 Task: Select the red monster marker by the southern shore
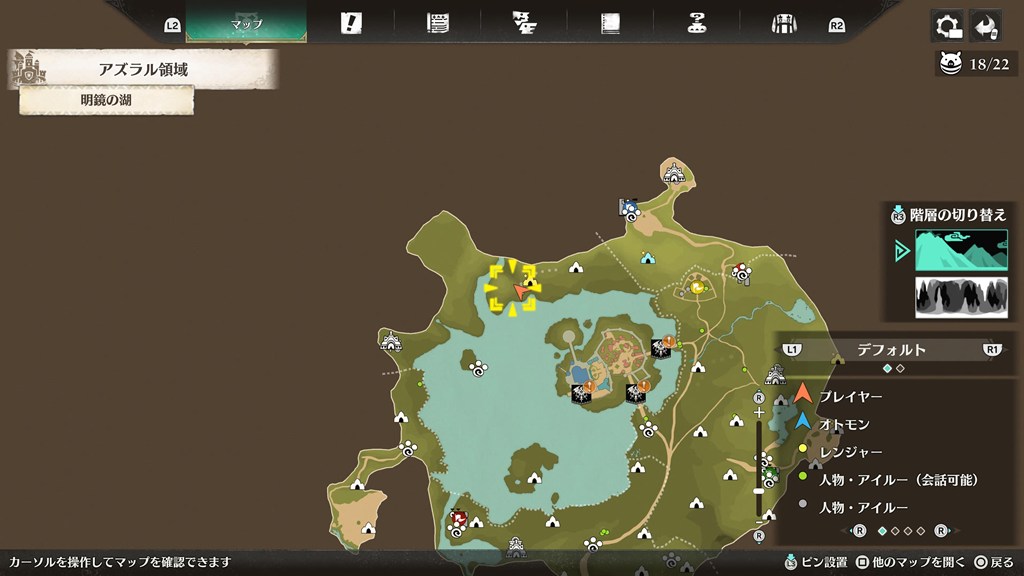459,518
